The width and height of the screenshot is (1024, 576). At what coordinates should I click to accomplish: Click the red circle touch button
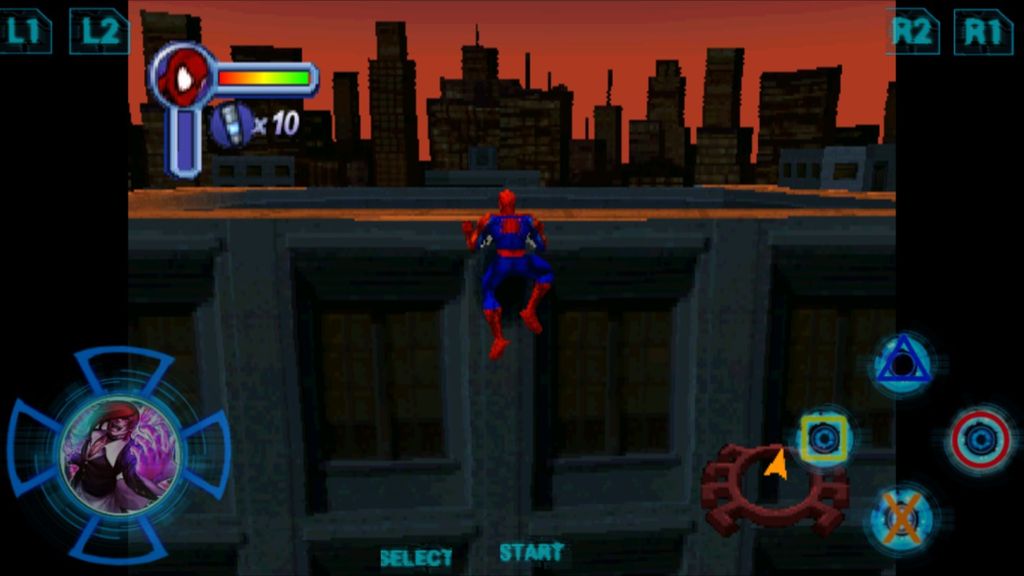click(980, 439)
